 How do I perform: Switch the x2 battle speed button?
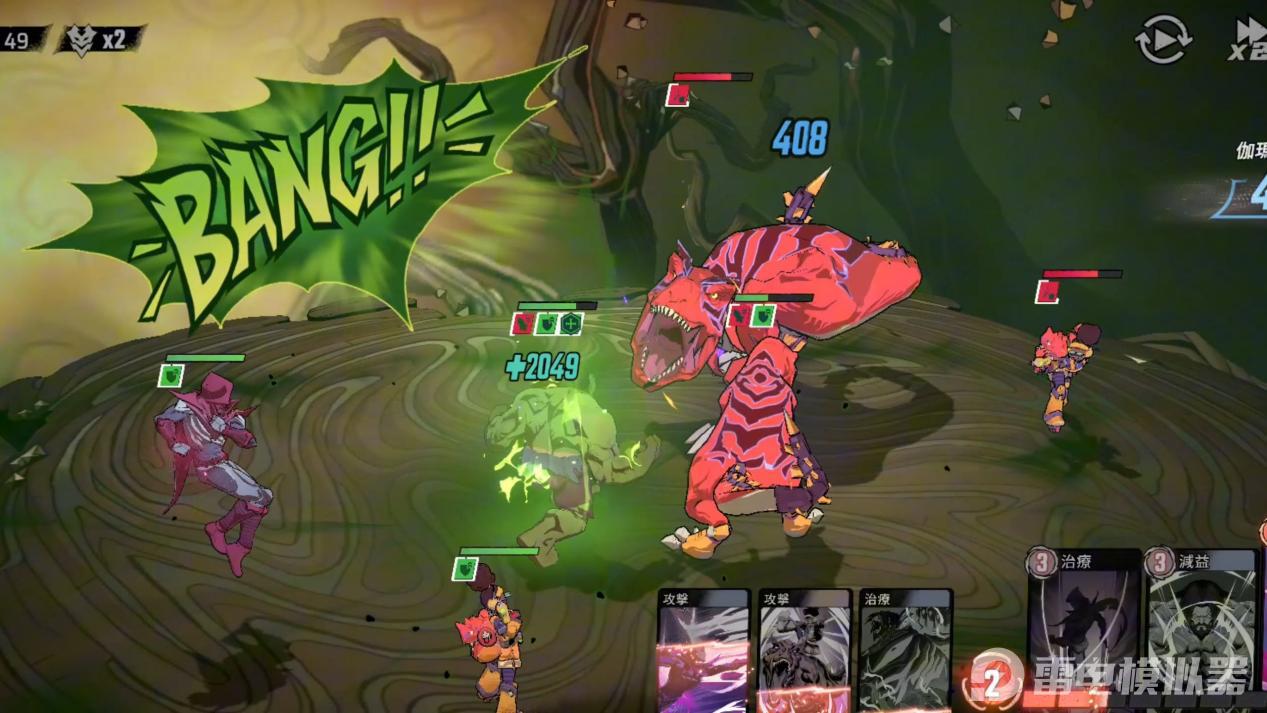tap(1249, 41)
